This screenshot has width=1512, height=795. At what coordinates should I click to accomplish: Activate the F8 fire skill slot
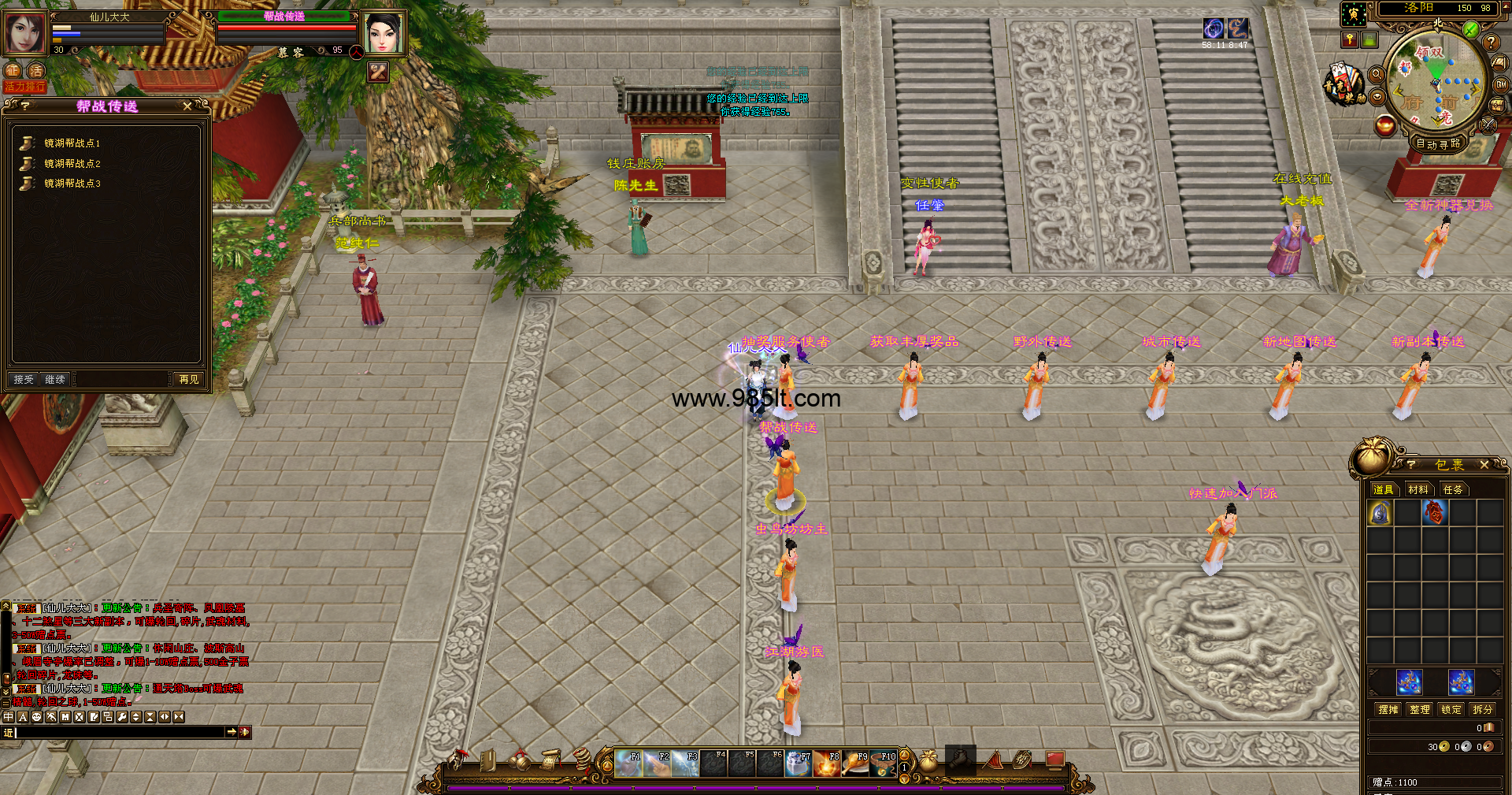click(x=827, y=764)
